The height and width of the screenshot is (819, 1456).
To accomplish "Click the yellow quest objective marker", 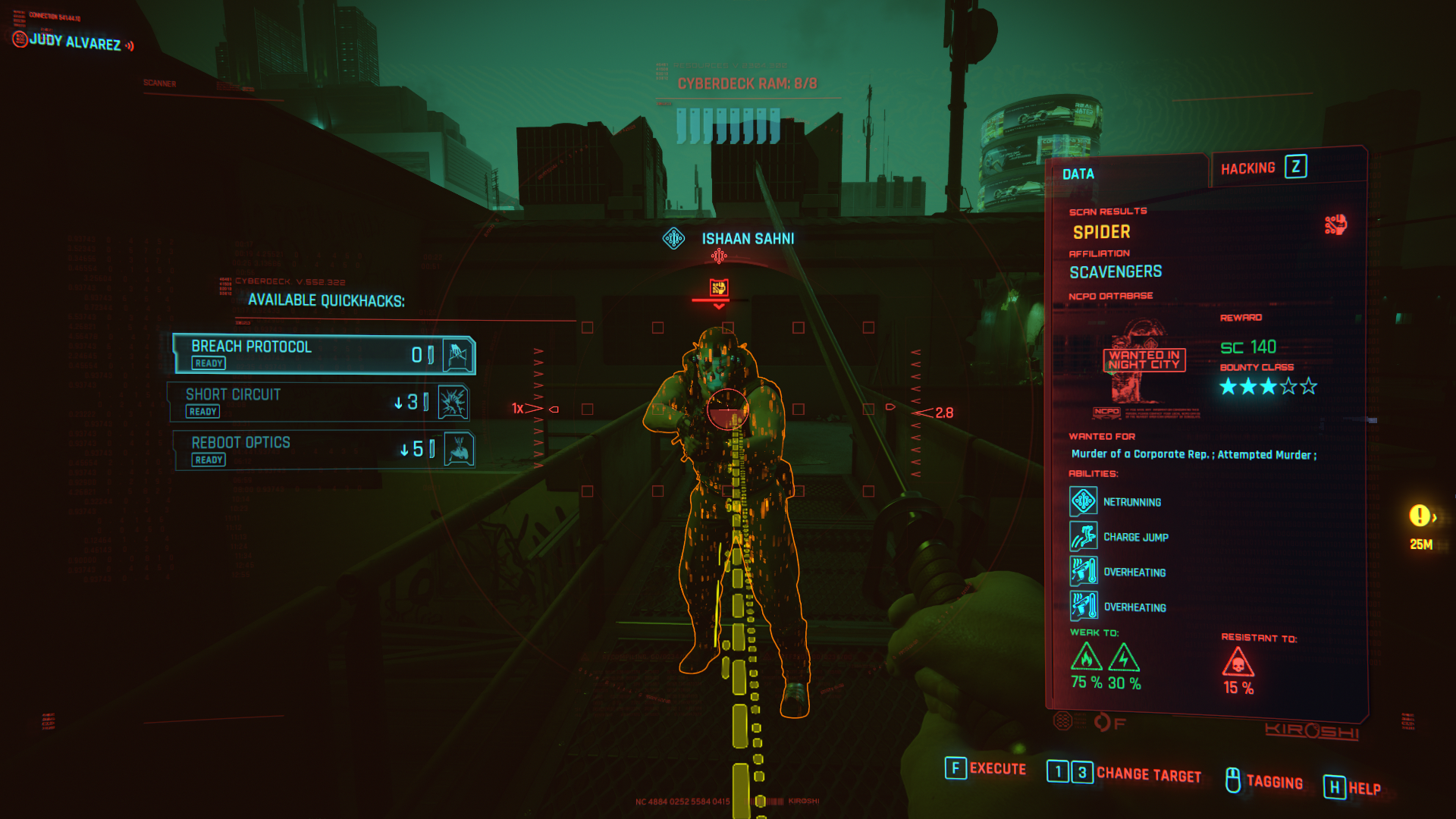I will pyautogui.click(x=1420, y=516).
